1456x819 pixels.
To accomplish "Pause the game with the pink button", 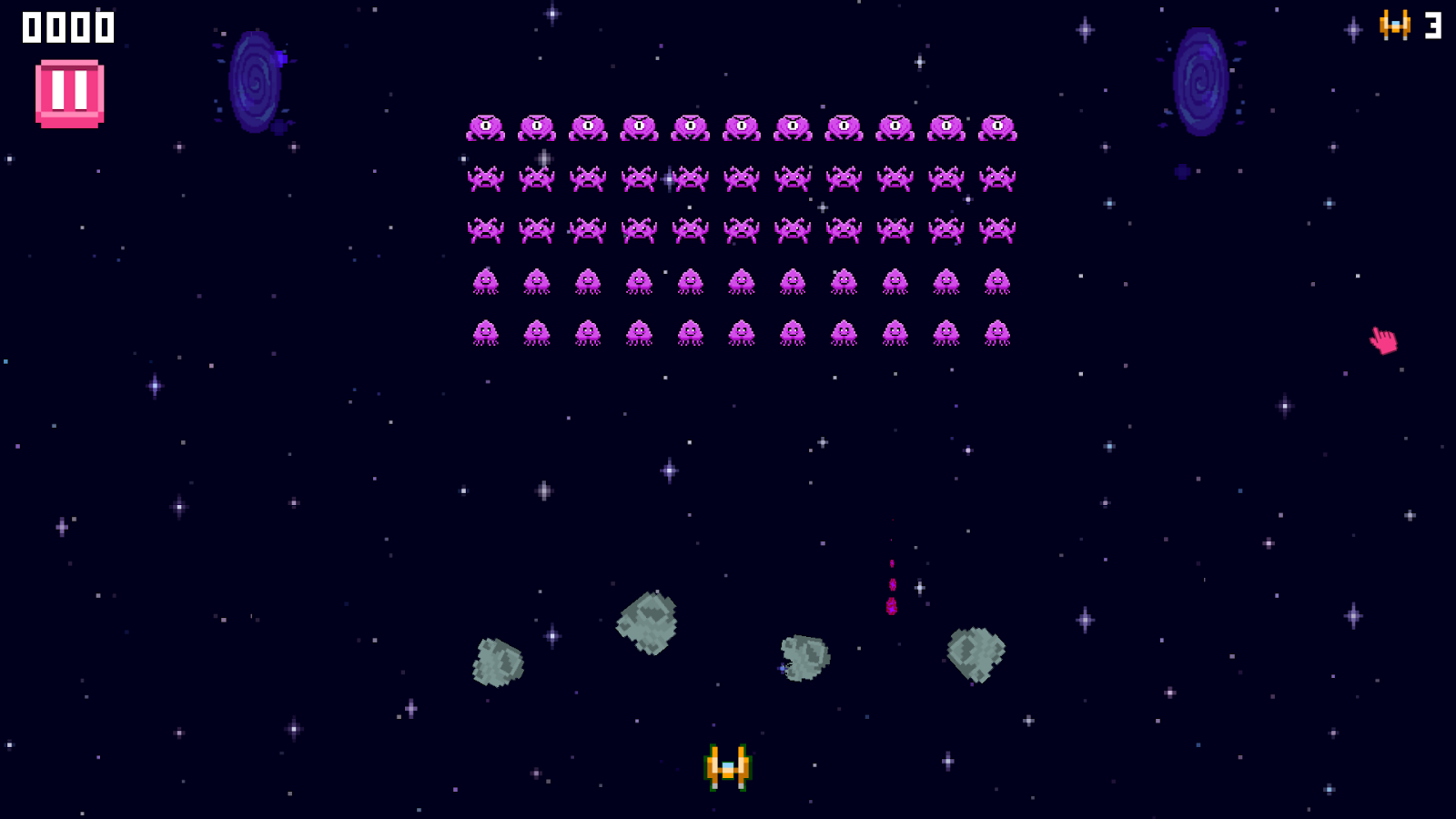I will [69, 93].
